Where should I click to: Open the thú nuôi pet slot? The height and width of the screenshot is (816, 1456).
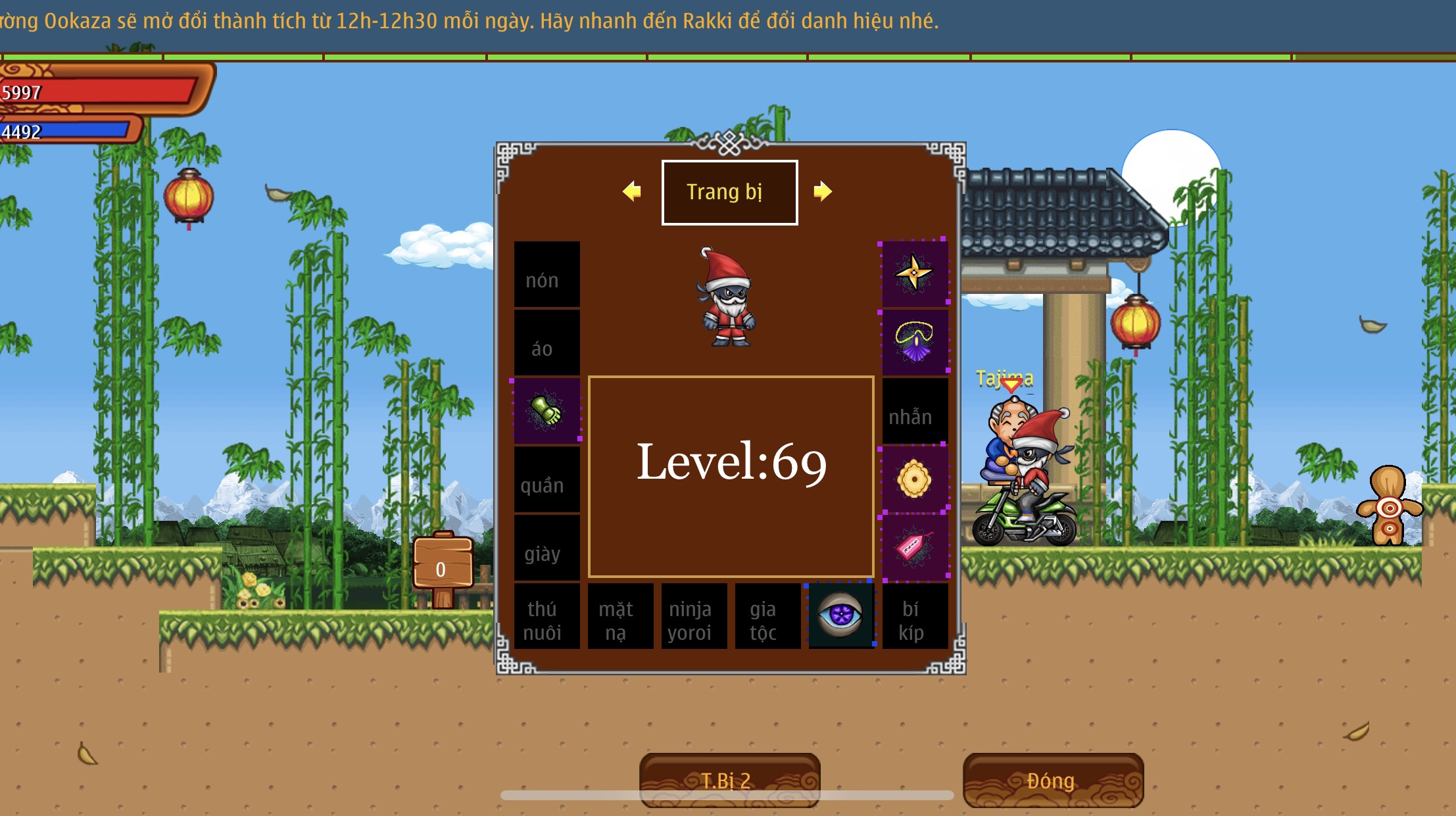(546, 616)
